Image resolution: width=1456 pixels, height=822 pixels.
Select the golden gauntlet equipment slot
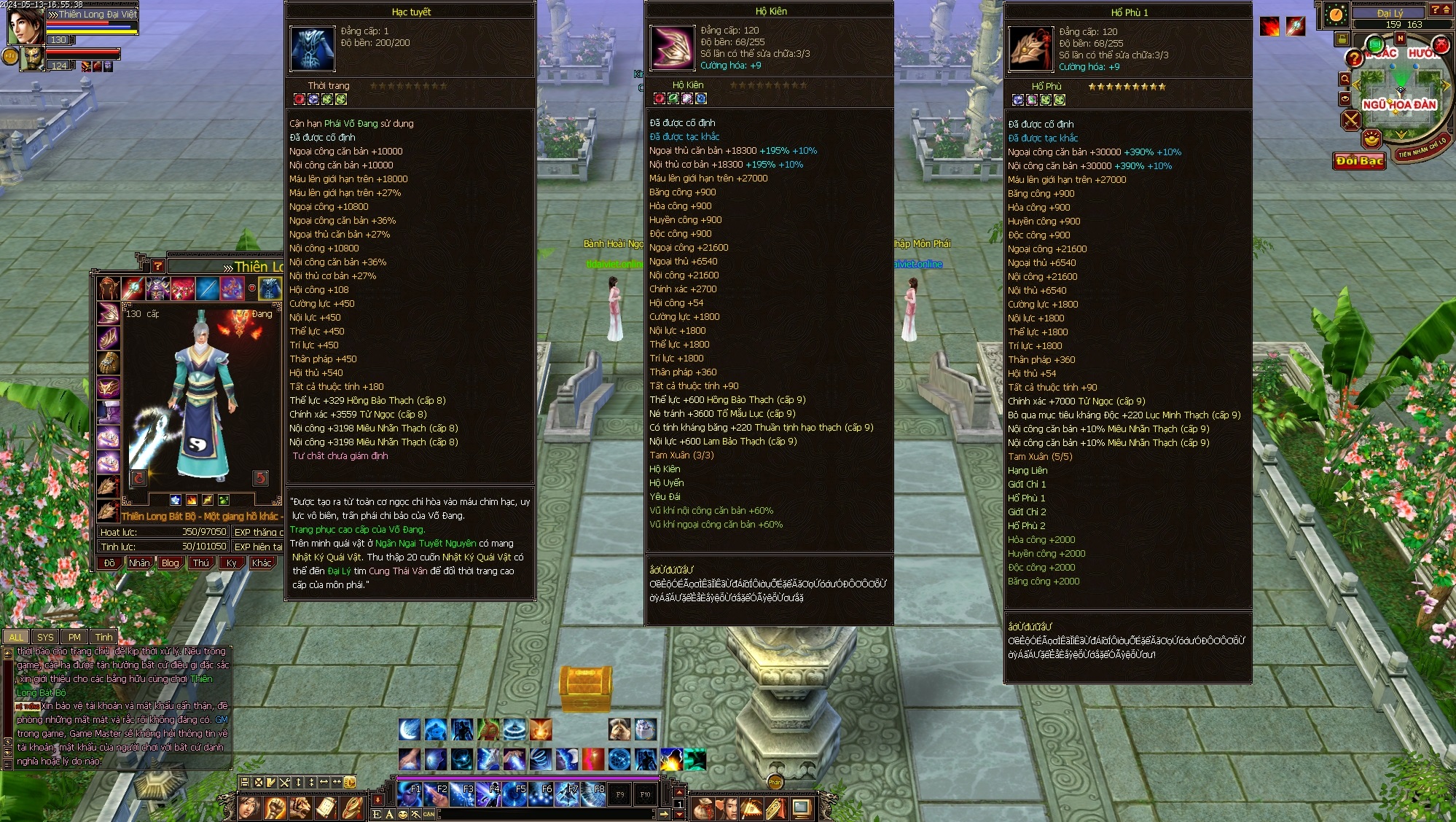pyautogui.click(x=109, y=362)
